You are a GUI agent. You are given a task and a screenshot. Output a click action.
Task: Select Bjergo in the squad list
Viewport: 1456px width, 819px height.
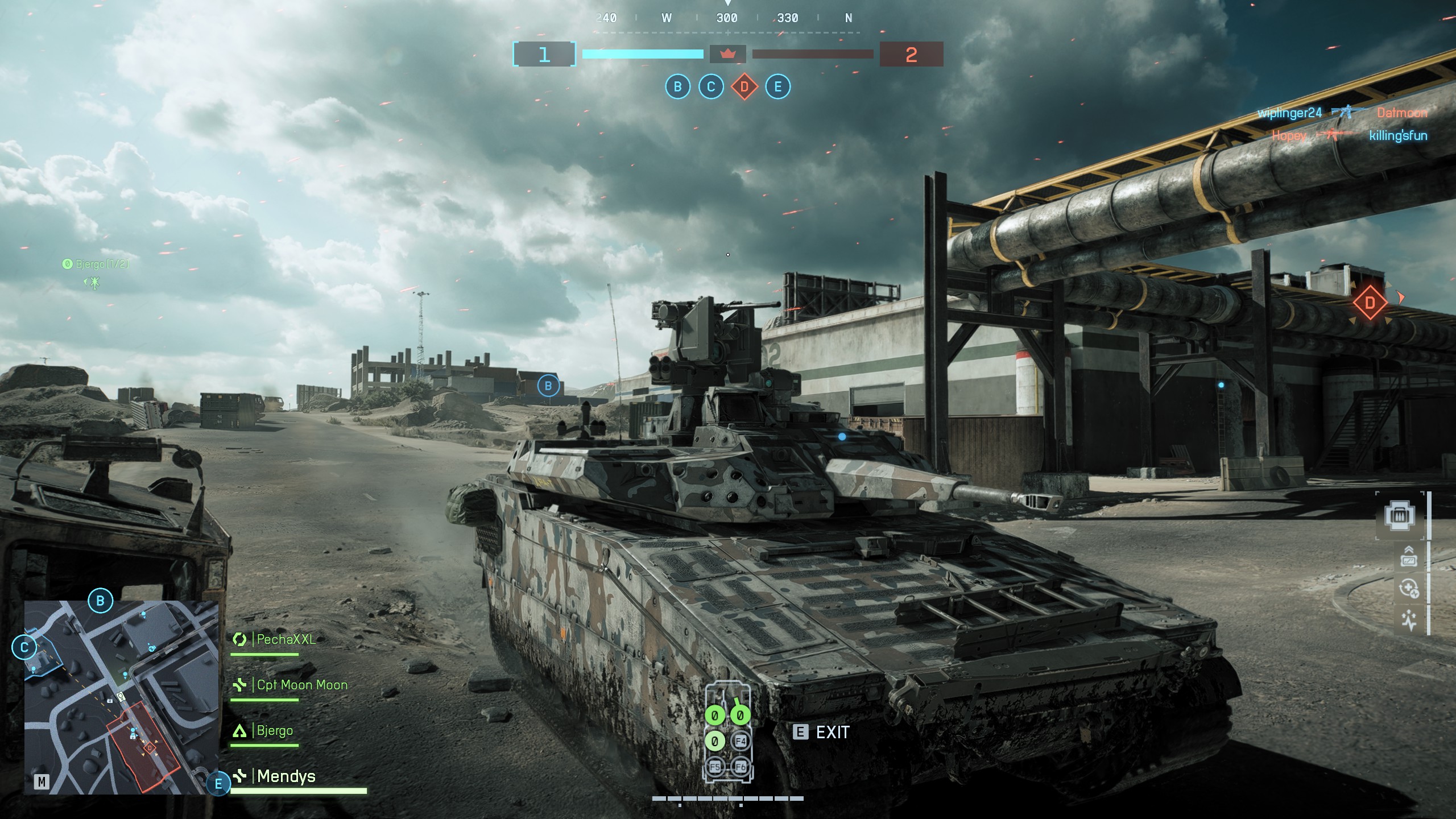point(275,730)
